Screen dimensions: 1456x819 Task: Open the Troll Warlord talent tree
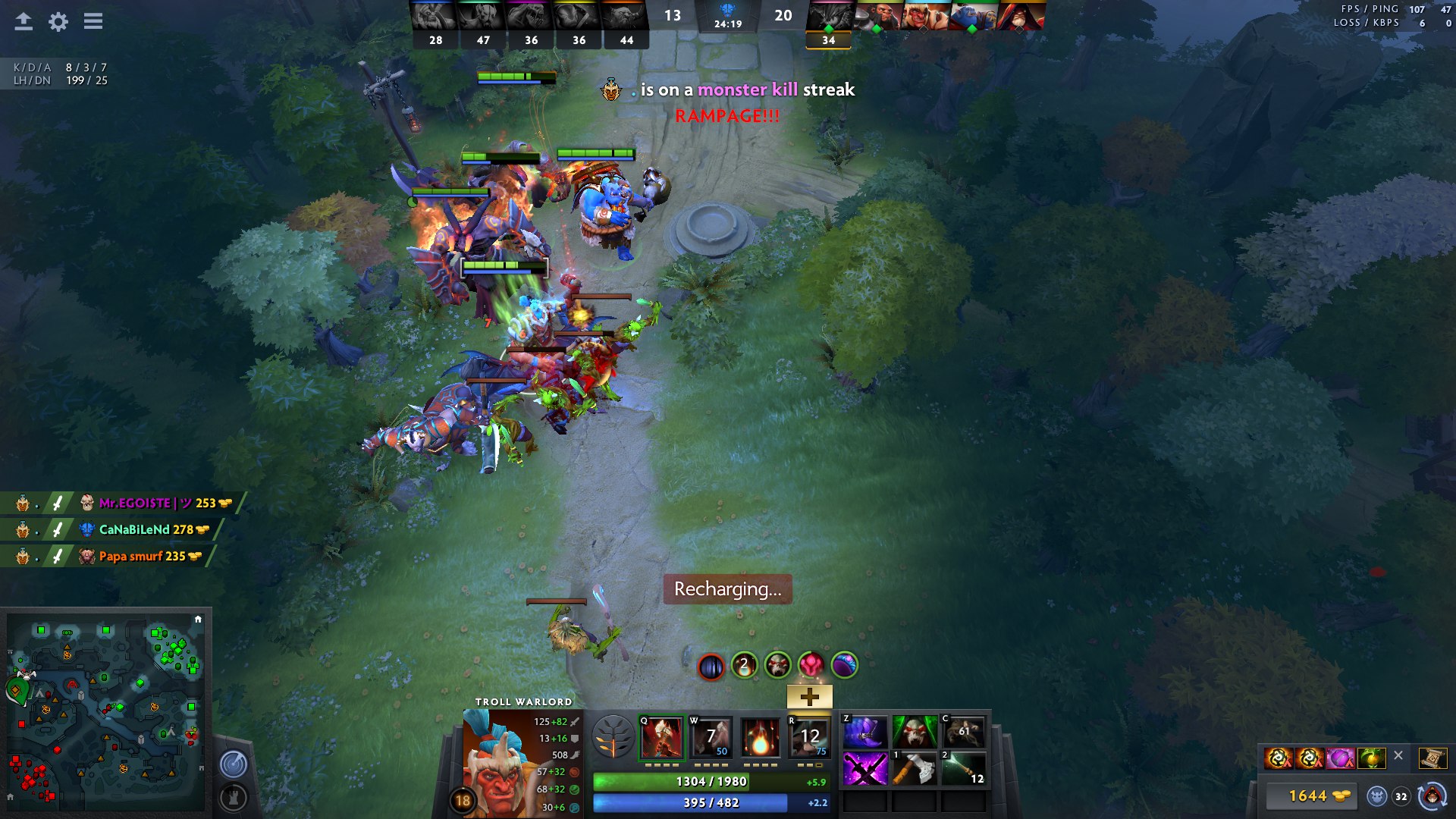coord(613,738)
